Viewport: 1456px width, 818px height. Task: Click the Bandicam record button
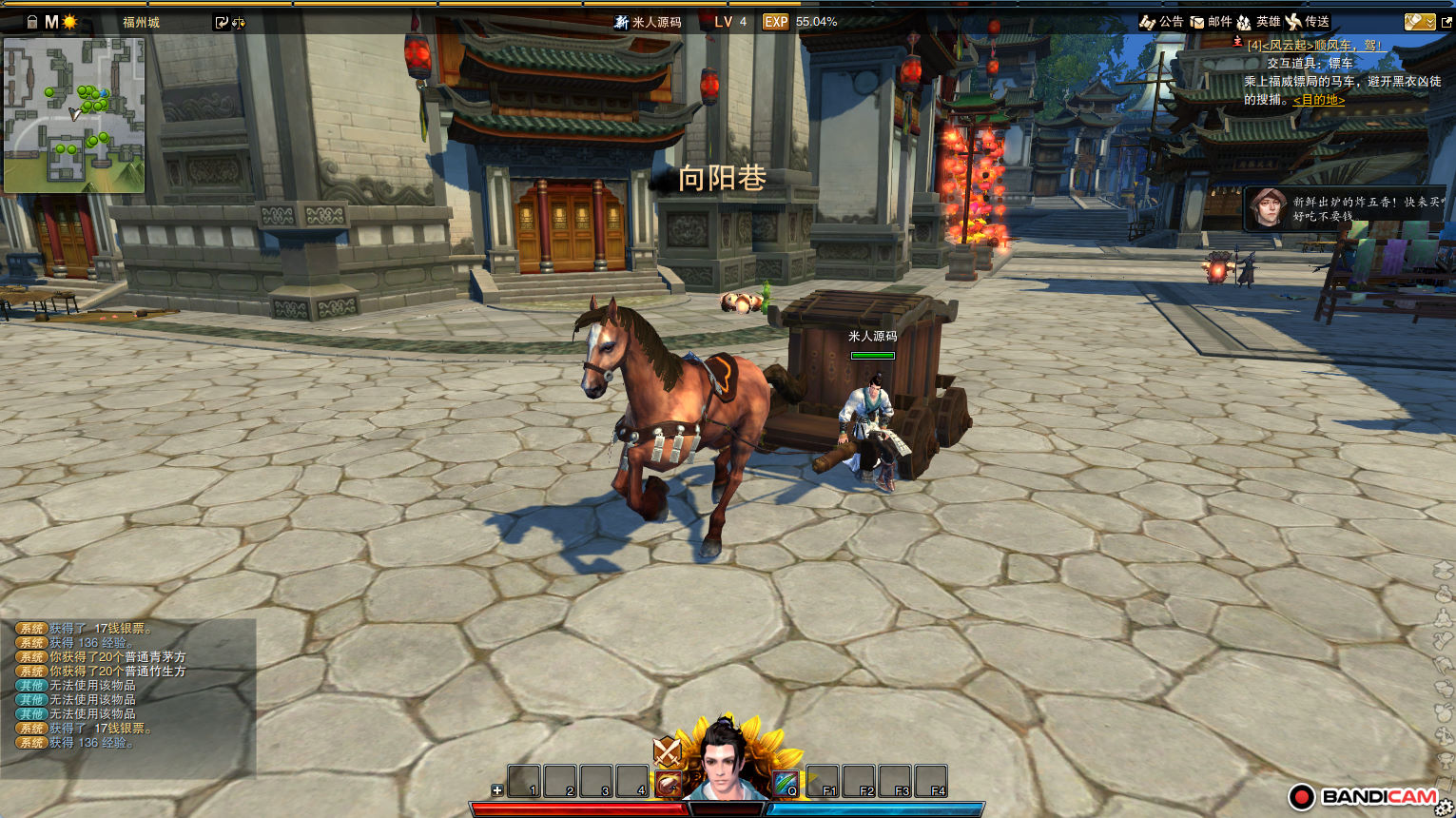pyautogui.click(x=1302, y=796)
